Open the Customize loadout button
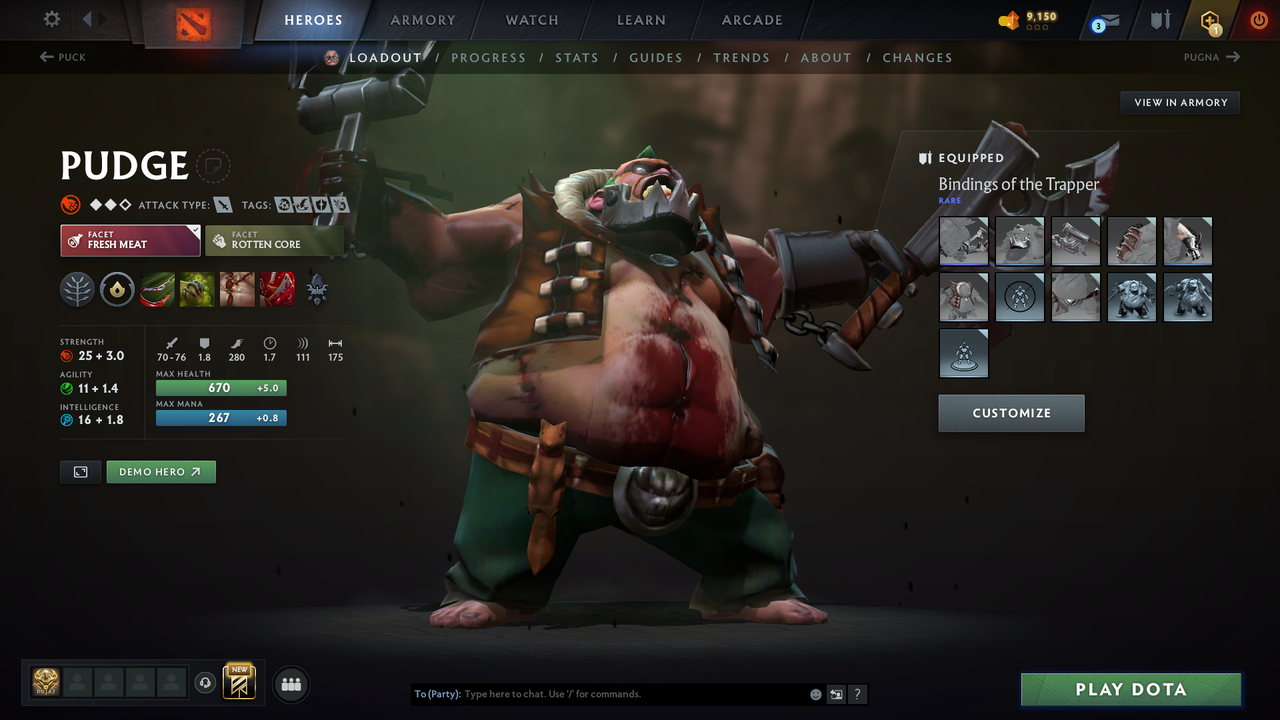The width and height of the screenshot is (1280, 720). (x=1011, y=413)
